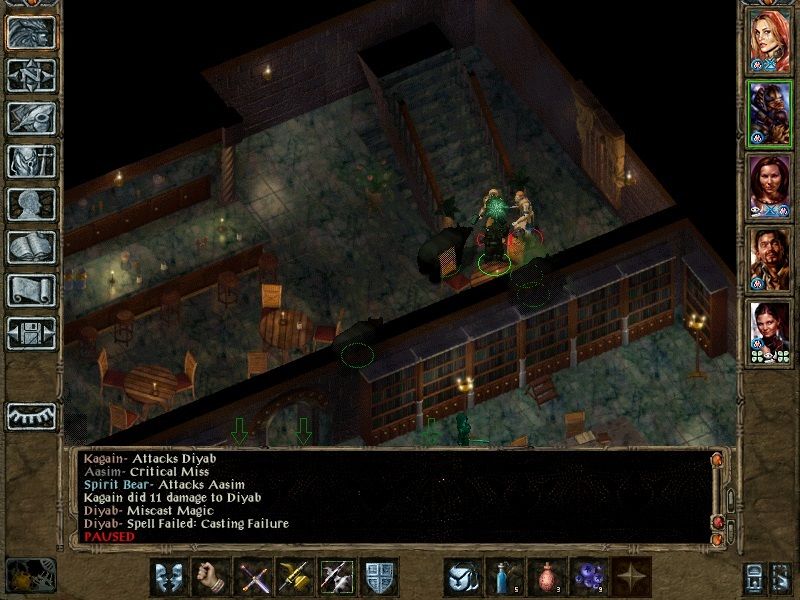This screenshot has width=800, height=600.
Task: Open the inventory screen button
Action: tap(31, 161)
